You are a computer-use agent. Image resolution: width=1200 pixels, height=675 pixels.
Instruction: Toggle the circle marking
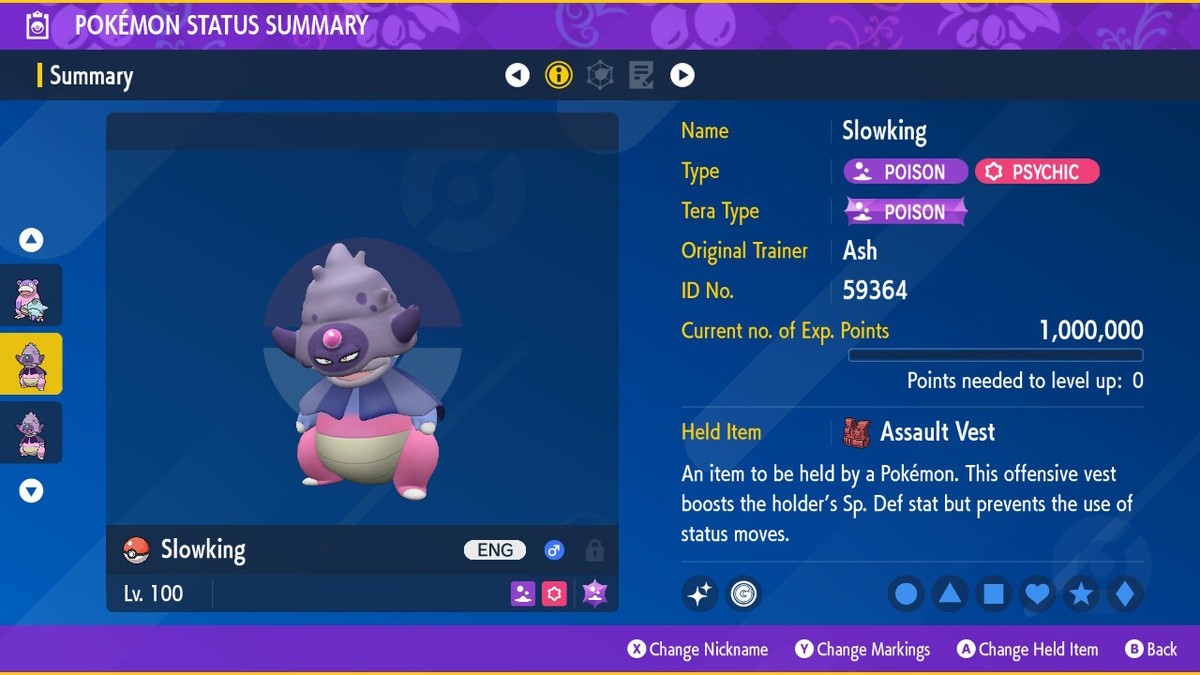pos(906,595)
